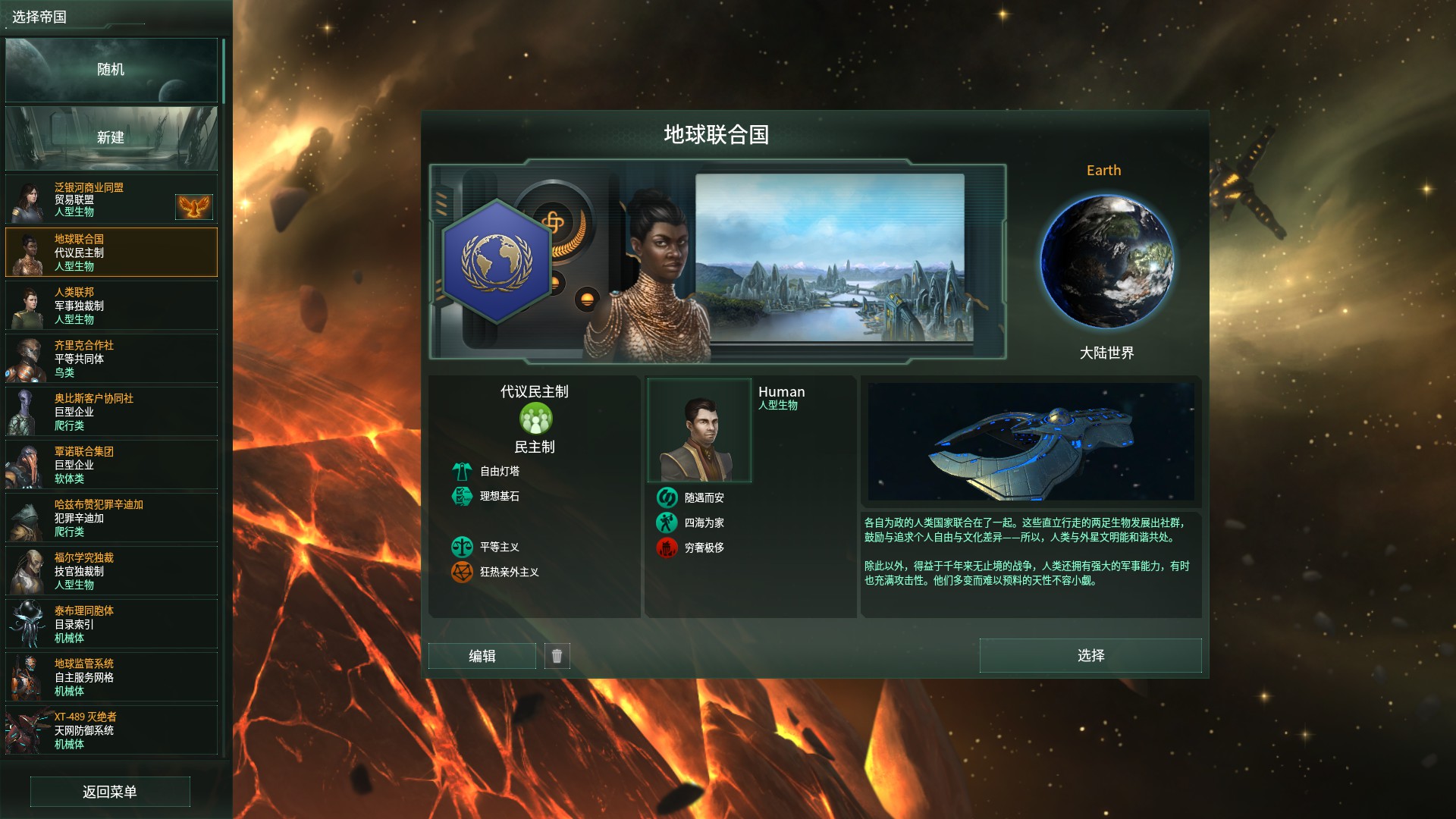
Task: Select the 随机 empire option
Action: (111, 70)
